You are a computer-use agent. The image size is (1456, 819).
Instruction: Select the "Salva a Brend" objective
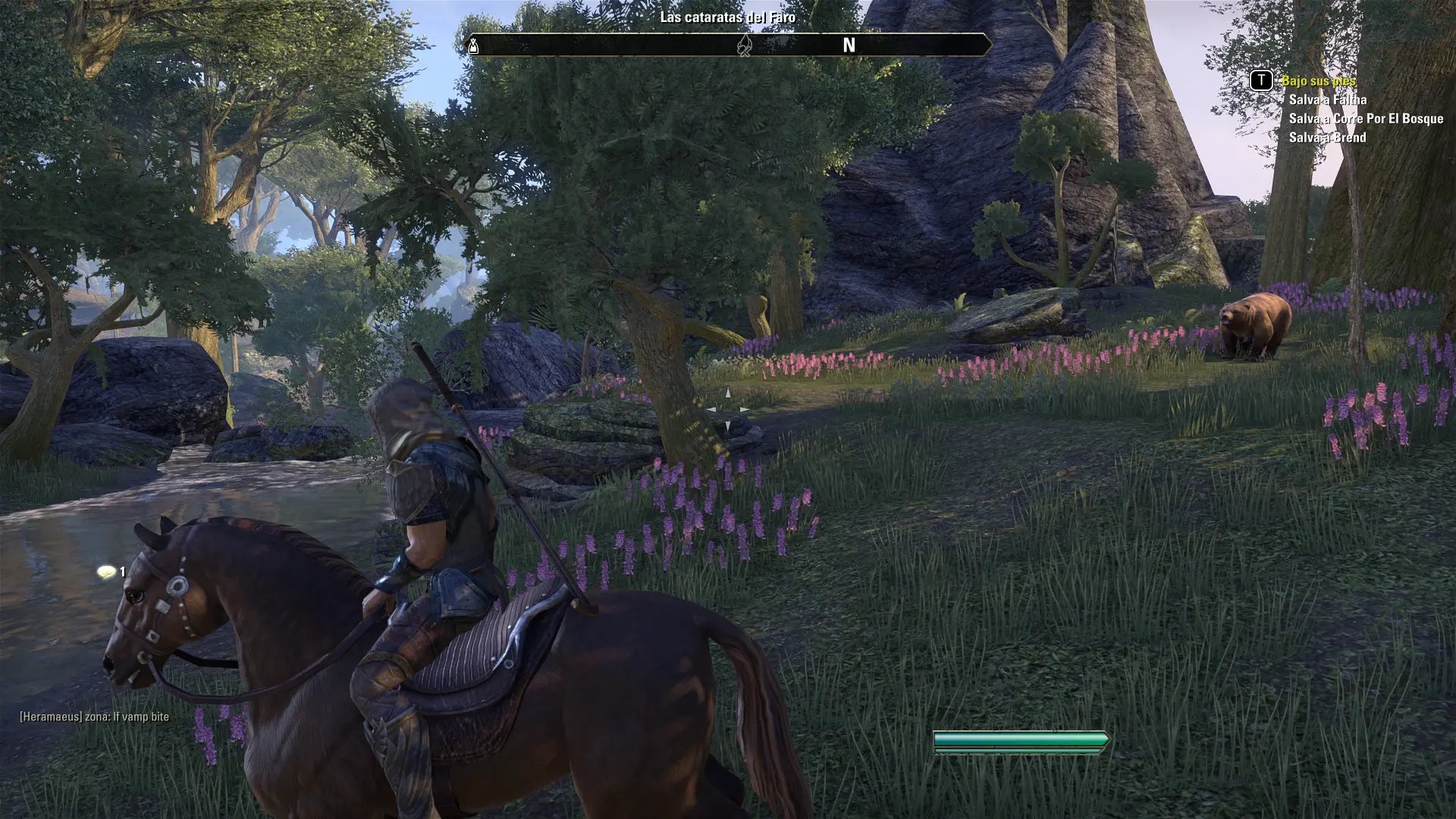[1327, 137]
